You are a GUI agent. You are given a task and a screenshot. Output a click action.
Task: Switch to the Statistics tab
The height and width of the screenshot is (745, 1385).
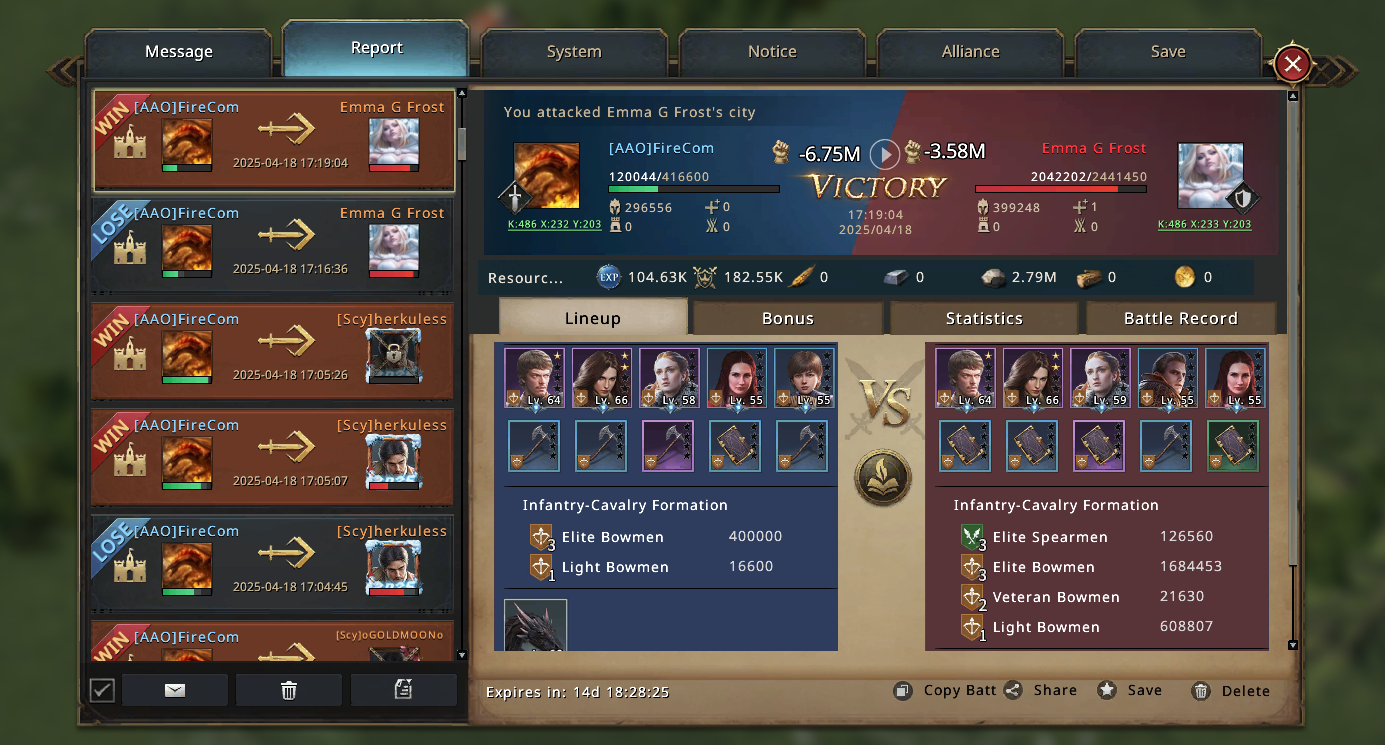984,318
